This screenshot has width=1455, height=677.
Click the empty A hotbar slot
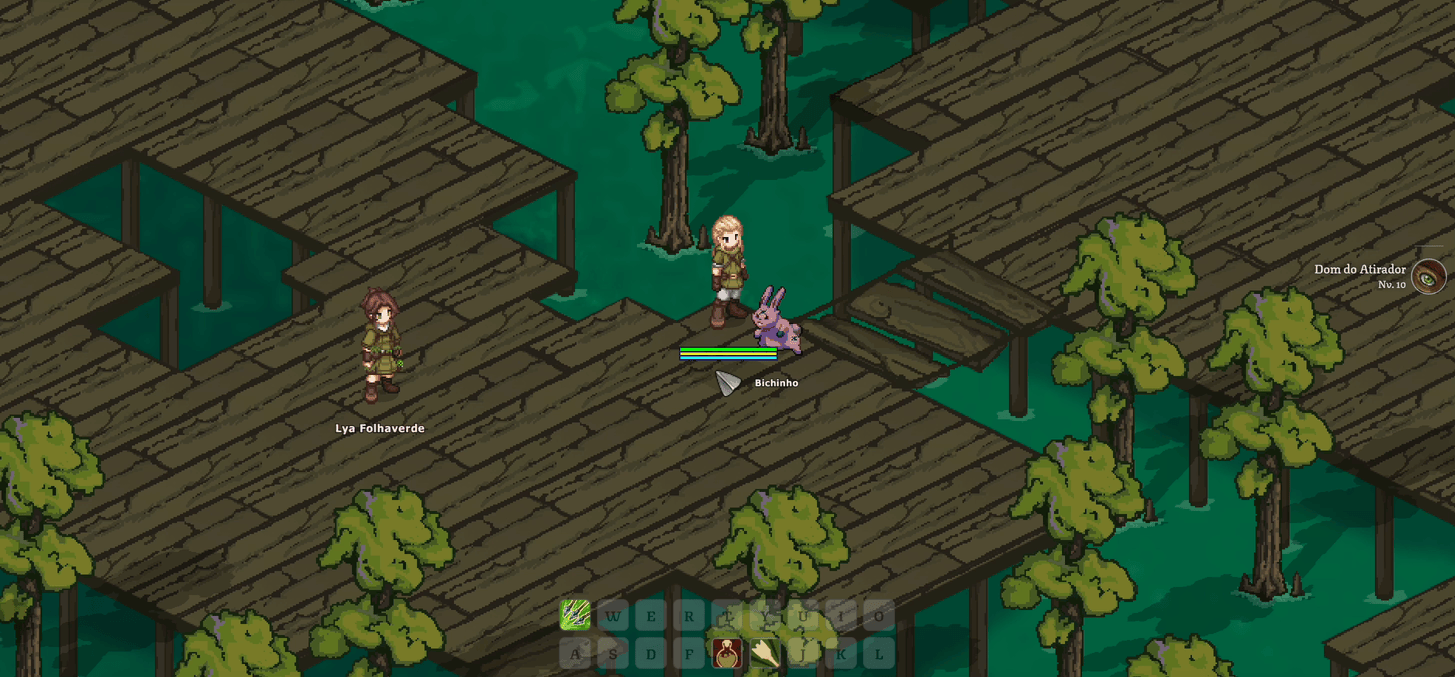pyautogui.click(x=575, y=654)
